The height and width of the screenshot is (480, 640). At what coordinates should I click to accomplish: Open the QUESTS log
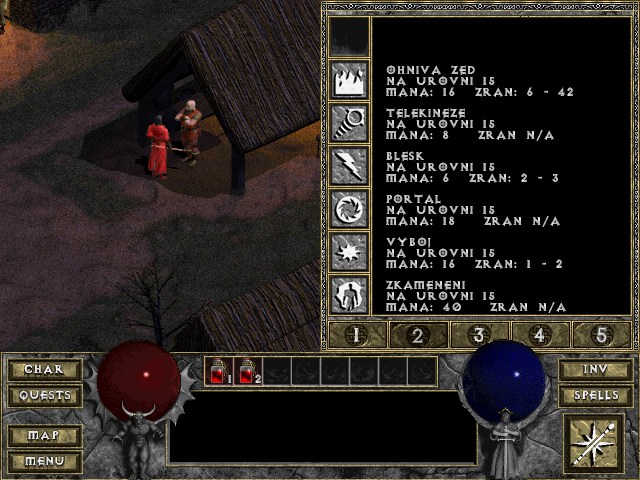[x=44, y=396]
